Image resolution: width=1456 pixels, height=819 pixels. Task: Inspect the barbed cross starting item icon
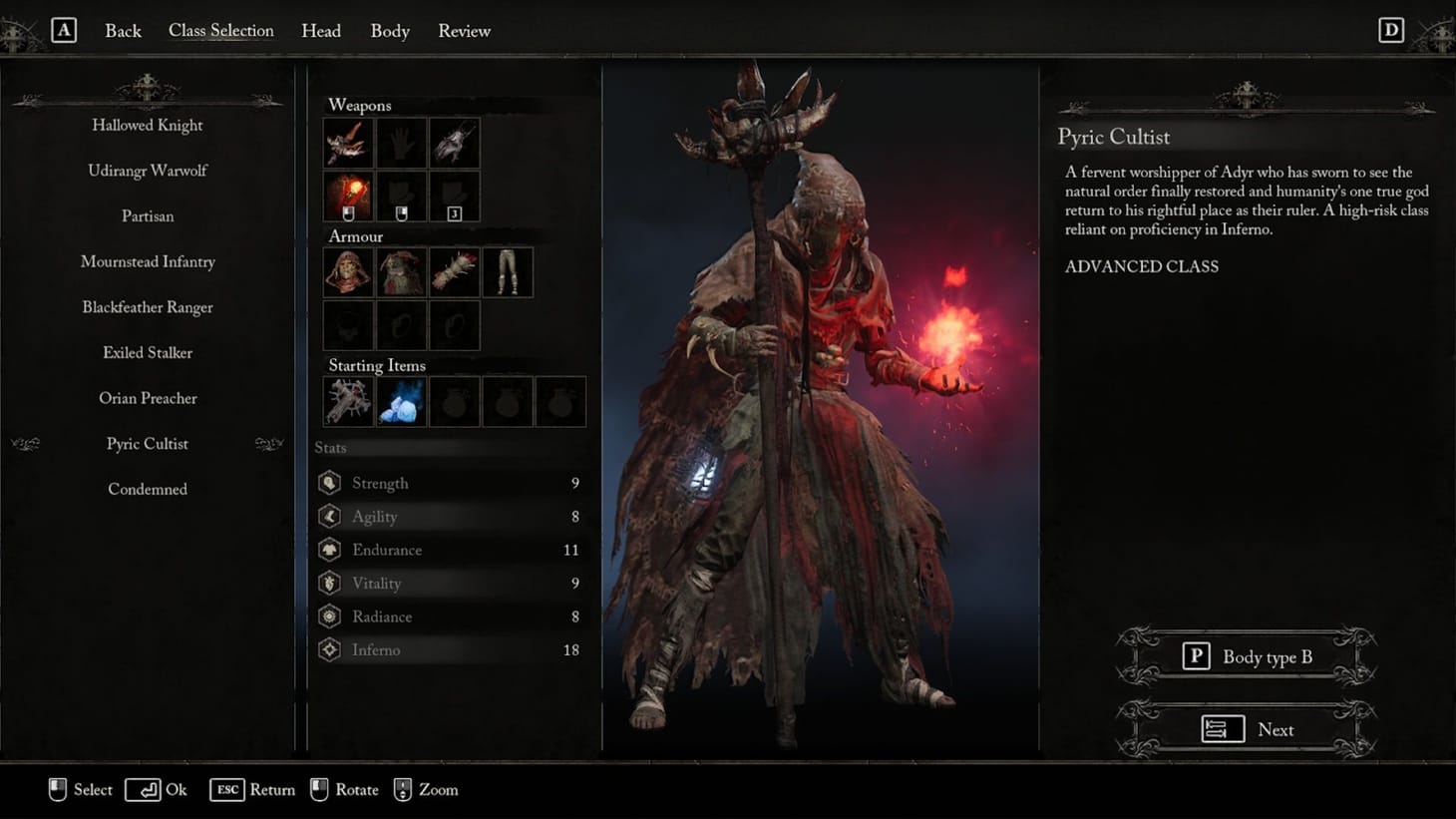click(347, 401)
